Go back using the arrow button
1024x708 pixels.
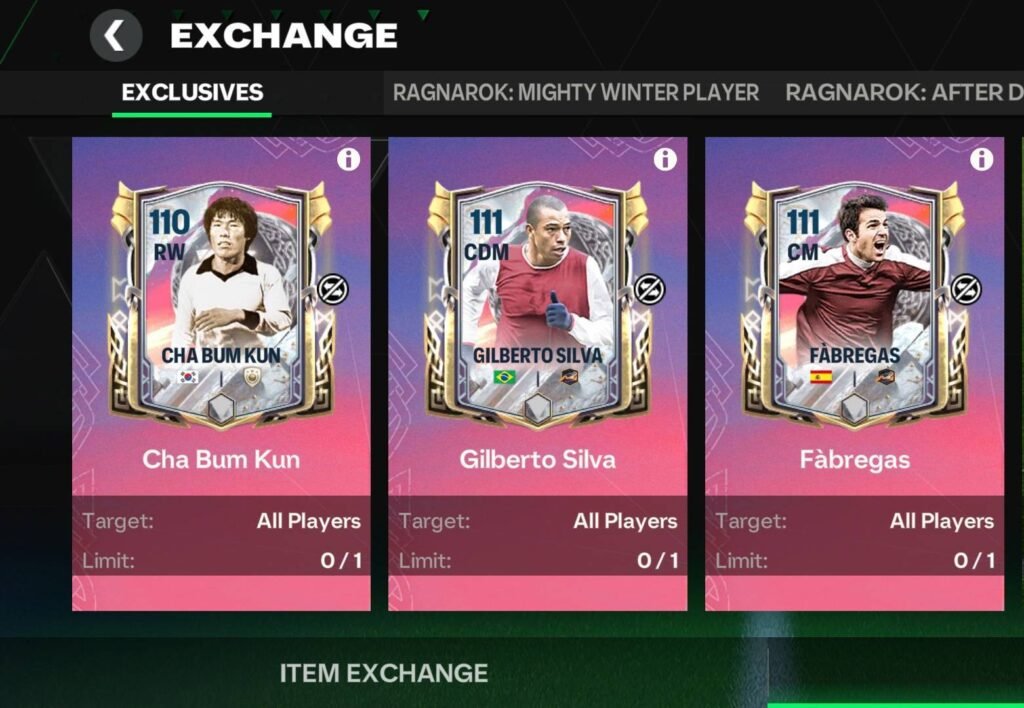pos(115,37)
